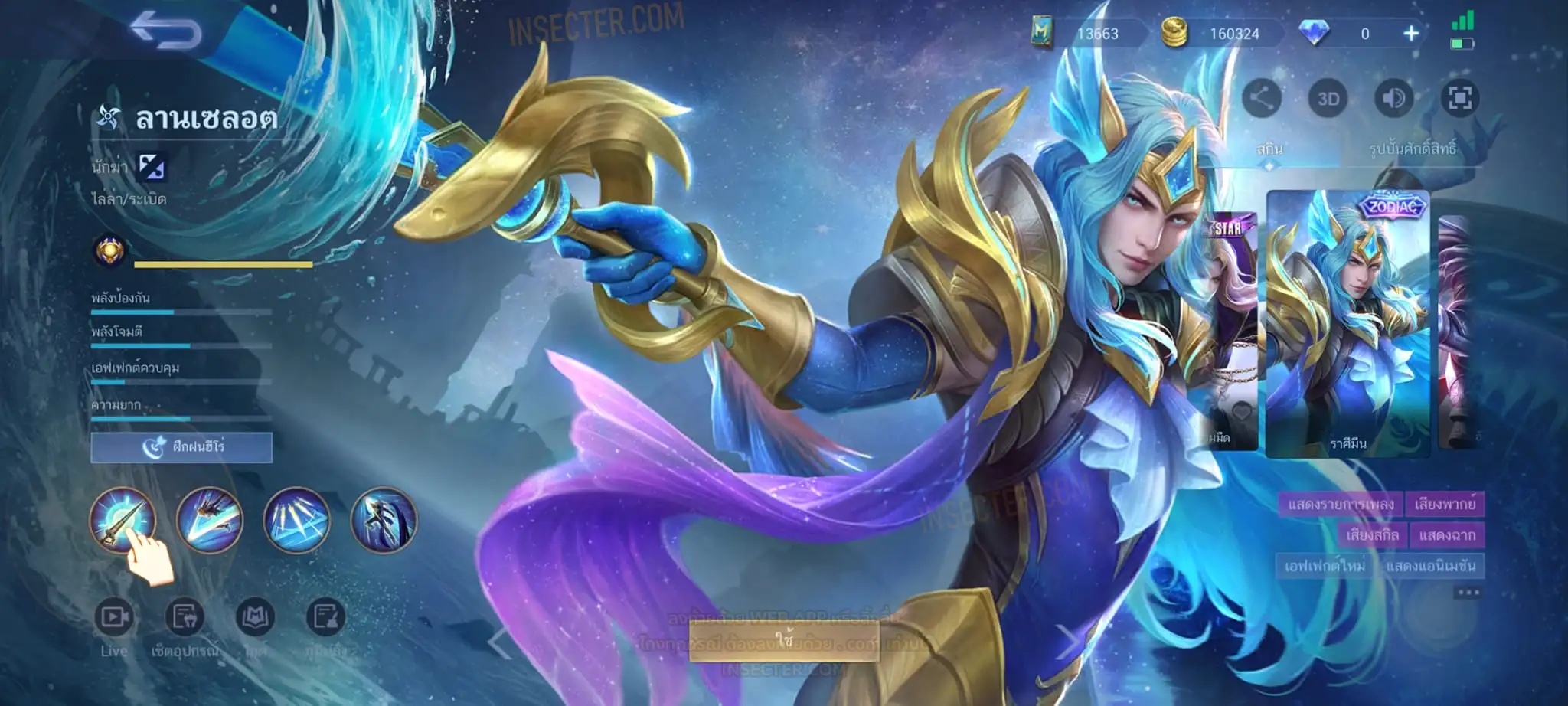Select the Zodiac ราศีมีน skin card
Screen dimensions: 1568x706
pos(1347,323)
